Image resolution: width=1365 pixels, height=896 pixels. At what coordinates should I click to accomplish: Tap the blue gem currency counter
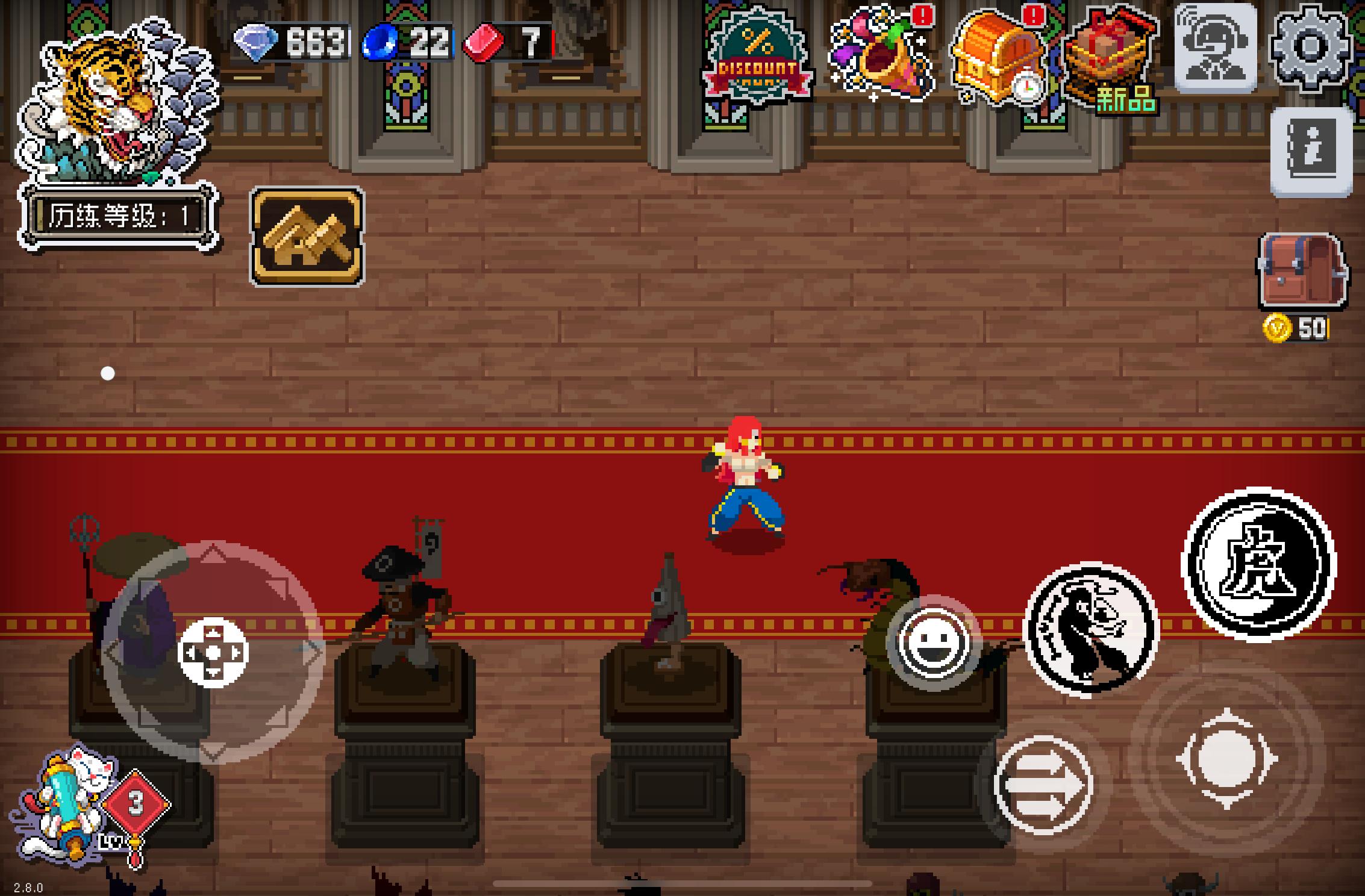pyautogui.click(x=408, y=42)
